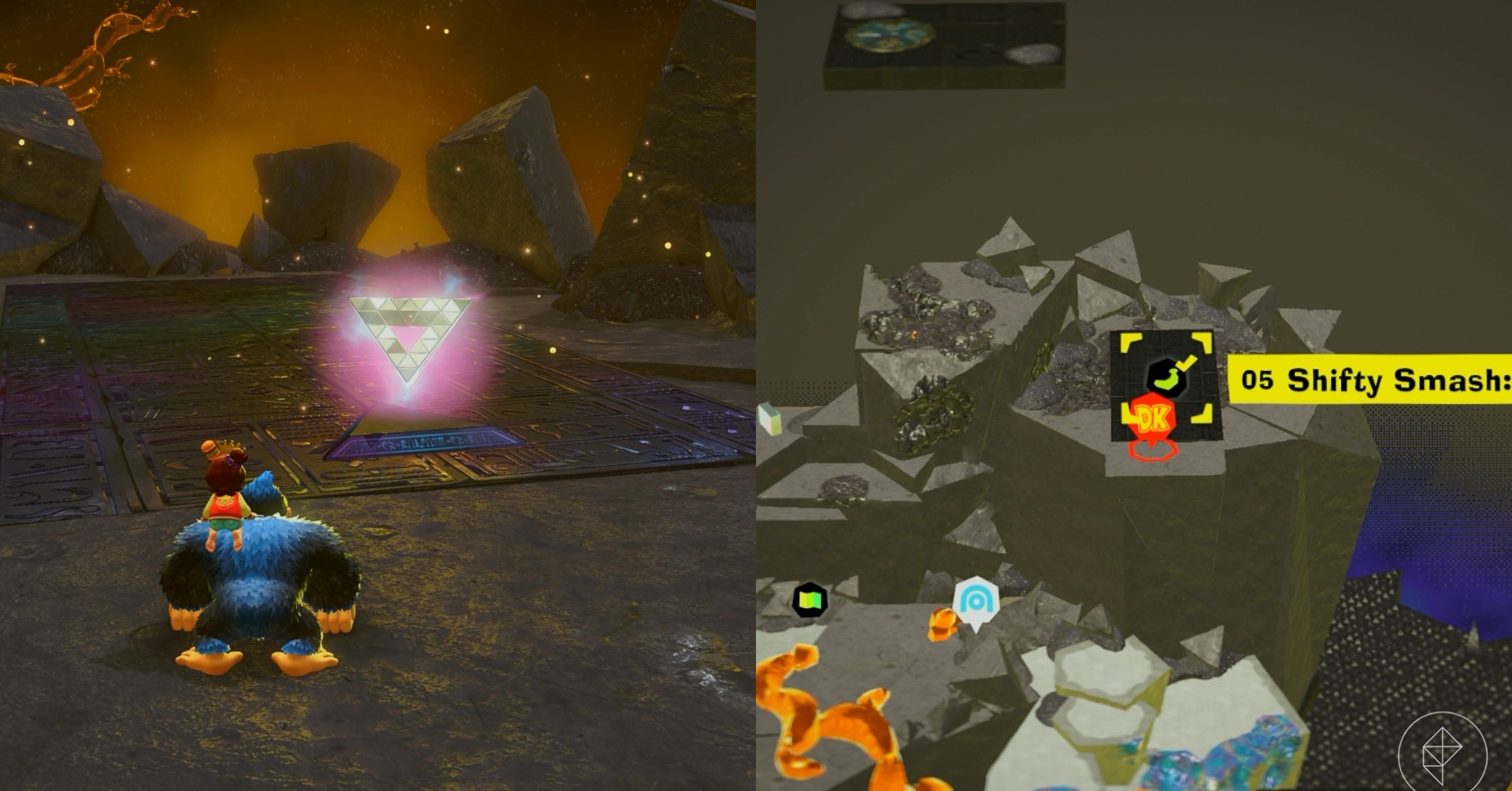Screen dimensions: 1512x791
Task: Select the blue arch warp marker
Action: click(976, 603)
